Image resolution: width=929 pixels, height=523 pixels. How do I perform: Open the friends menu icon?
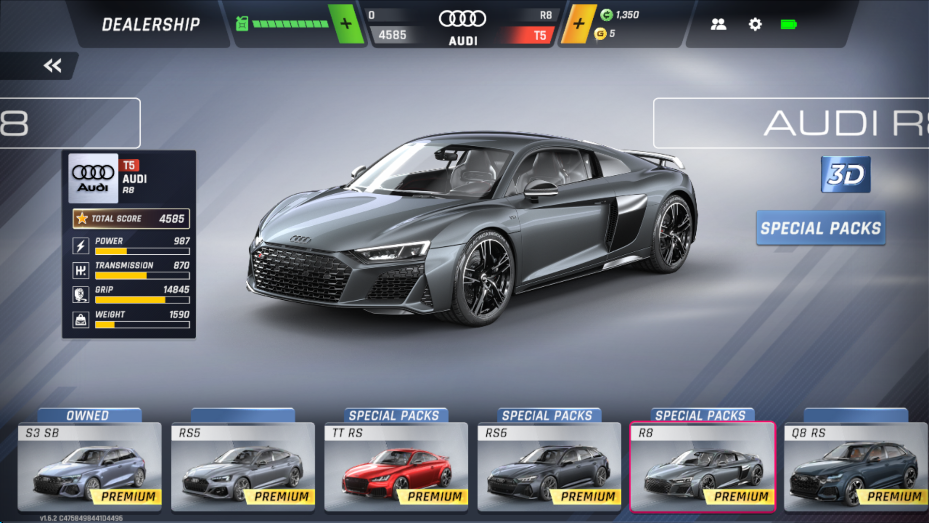[718, 24]
